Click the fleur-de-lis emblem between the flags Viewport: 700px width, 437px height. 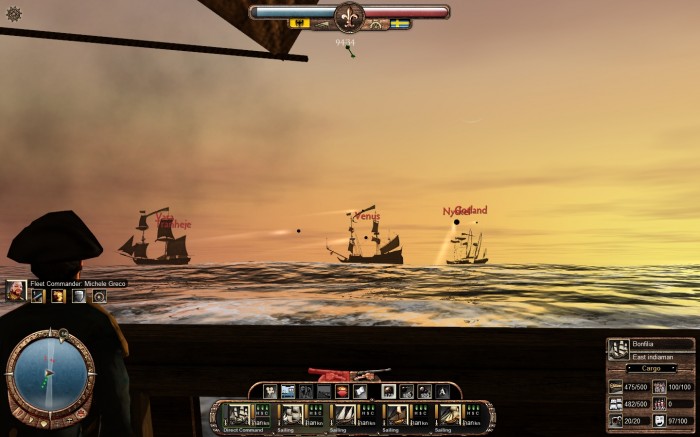(x=348, y=14)
